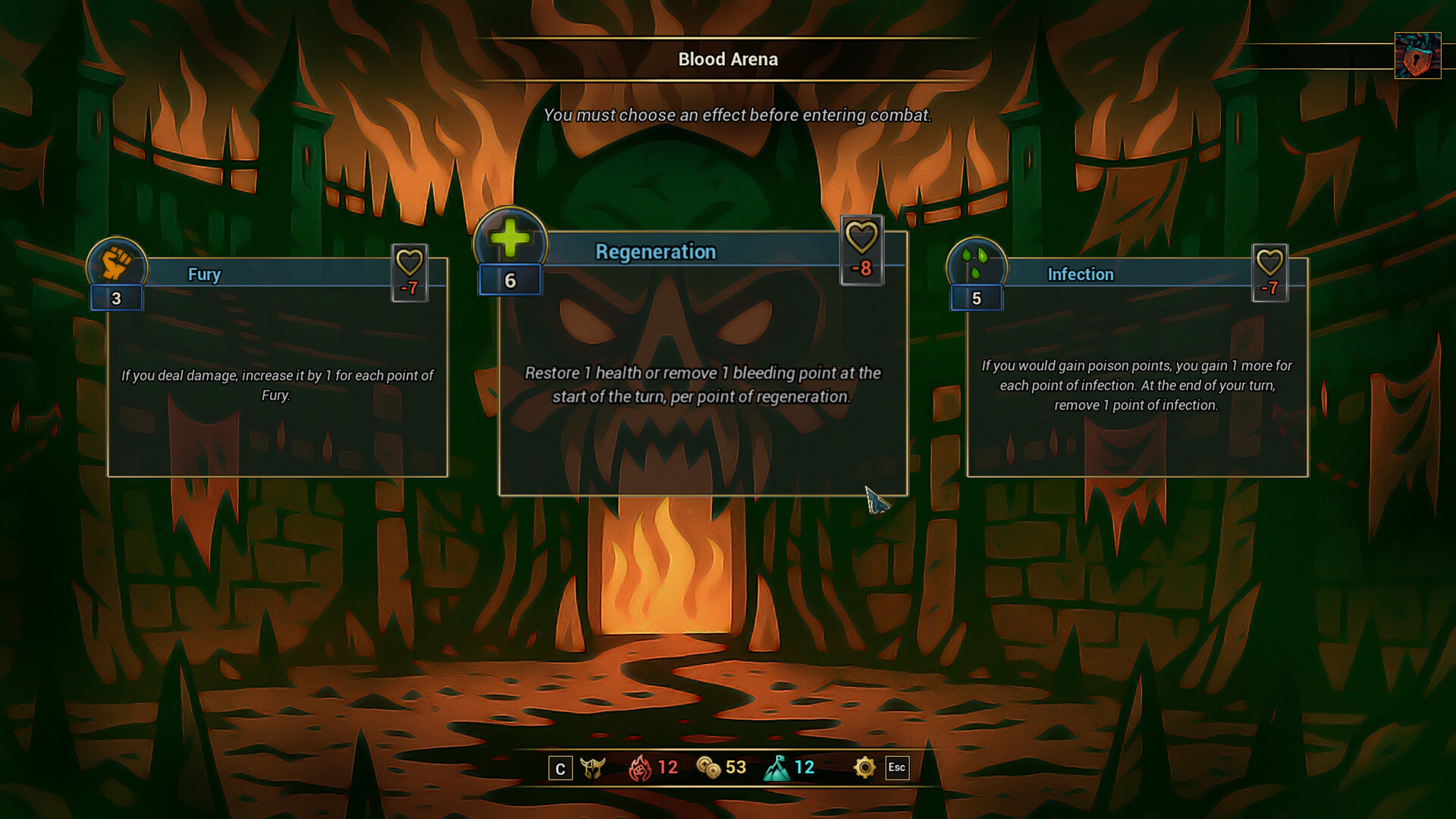Click the locked heart icon in corner

click(1417, 55)
